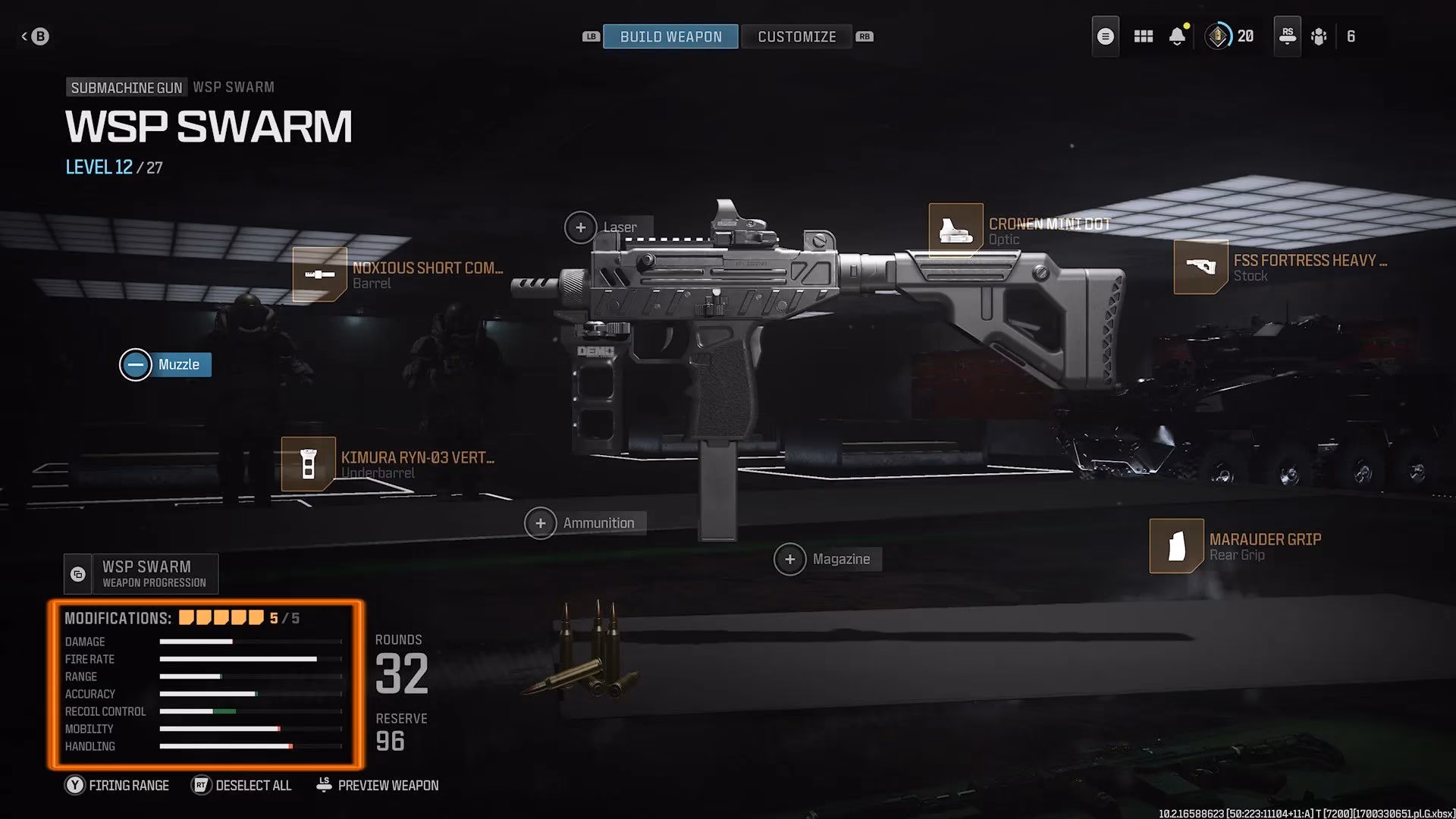Click the back arrow in top-left corner

coord(36,36)
